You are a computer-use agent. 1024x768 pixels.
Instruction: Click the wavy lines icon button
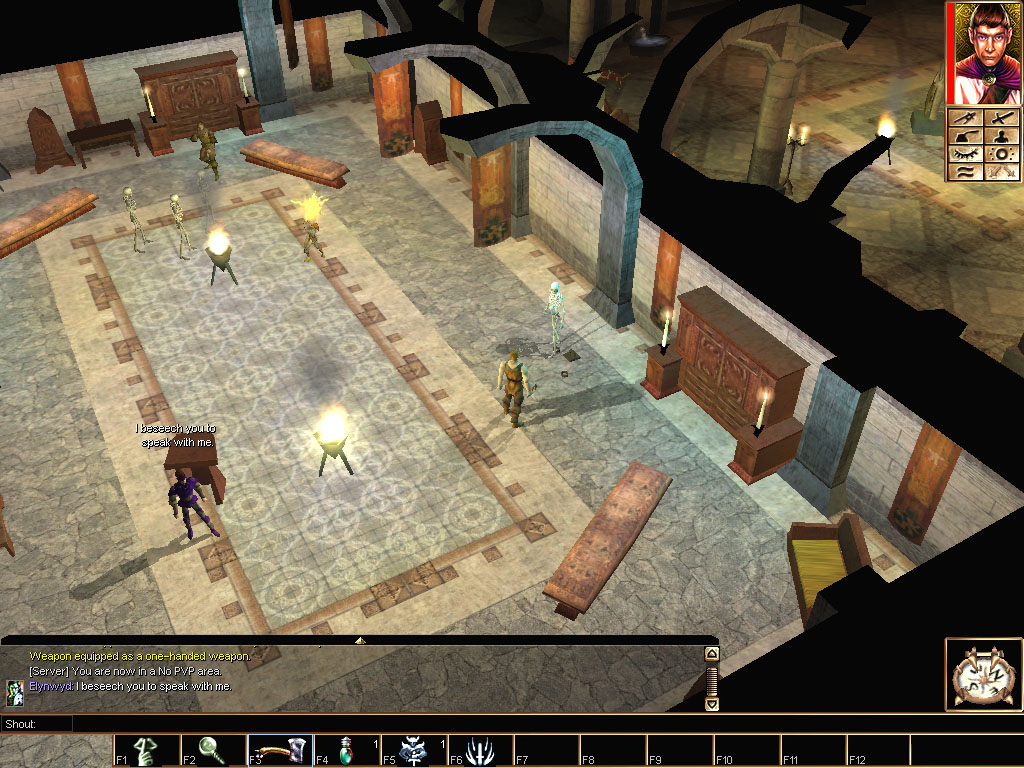point(963,172)
